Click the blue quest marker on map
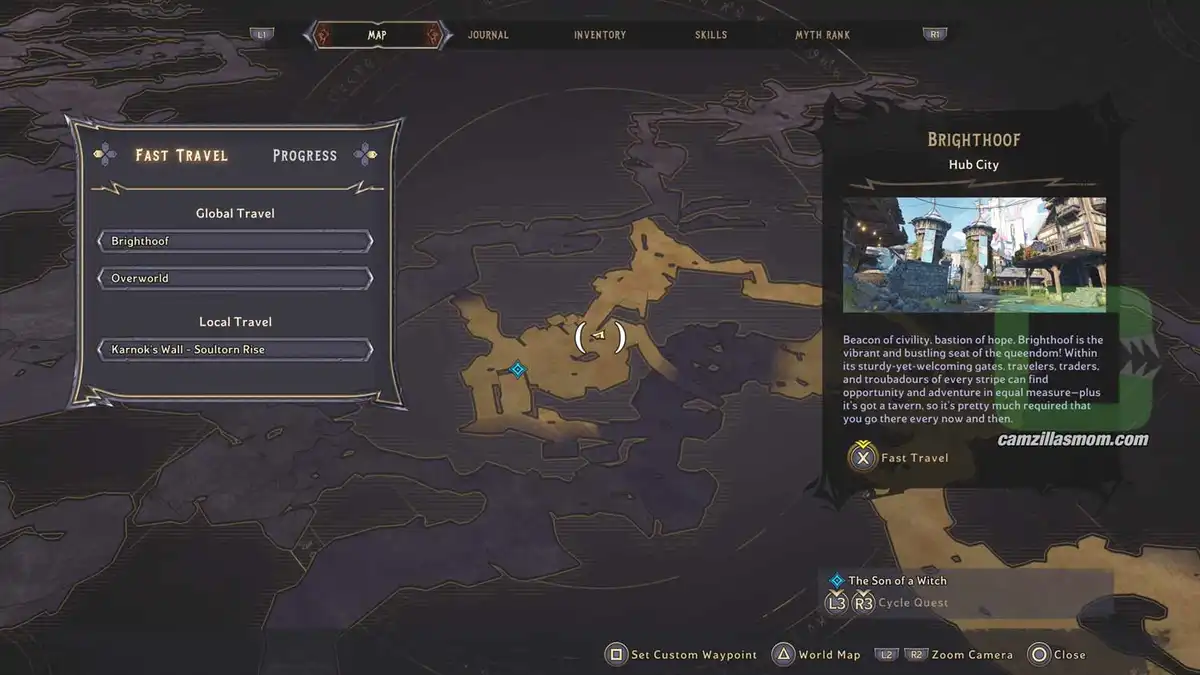This screenshot has width=1200, height=675. [517, 370]
